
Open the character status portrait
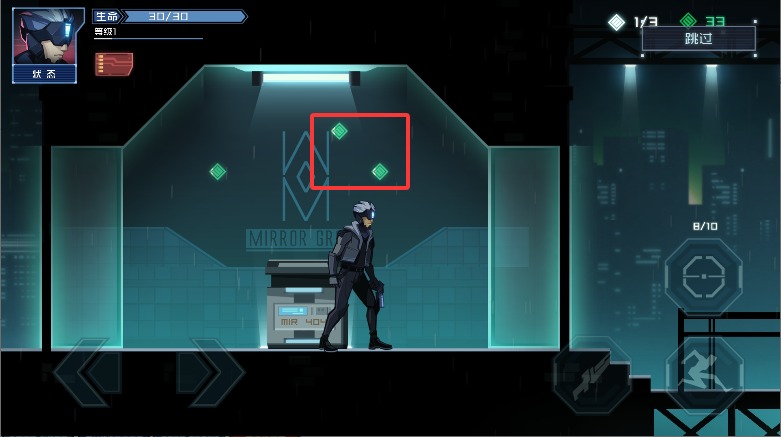click(x=48, y=44)
